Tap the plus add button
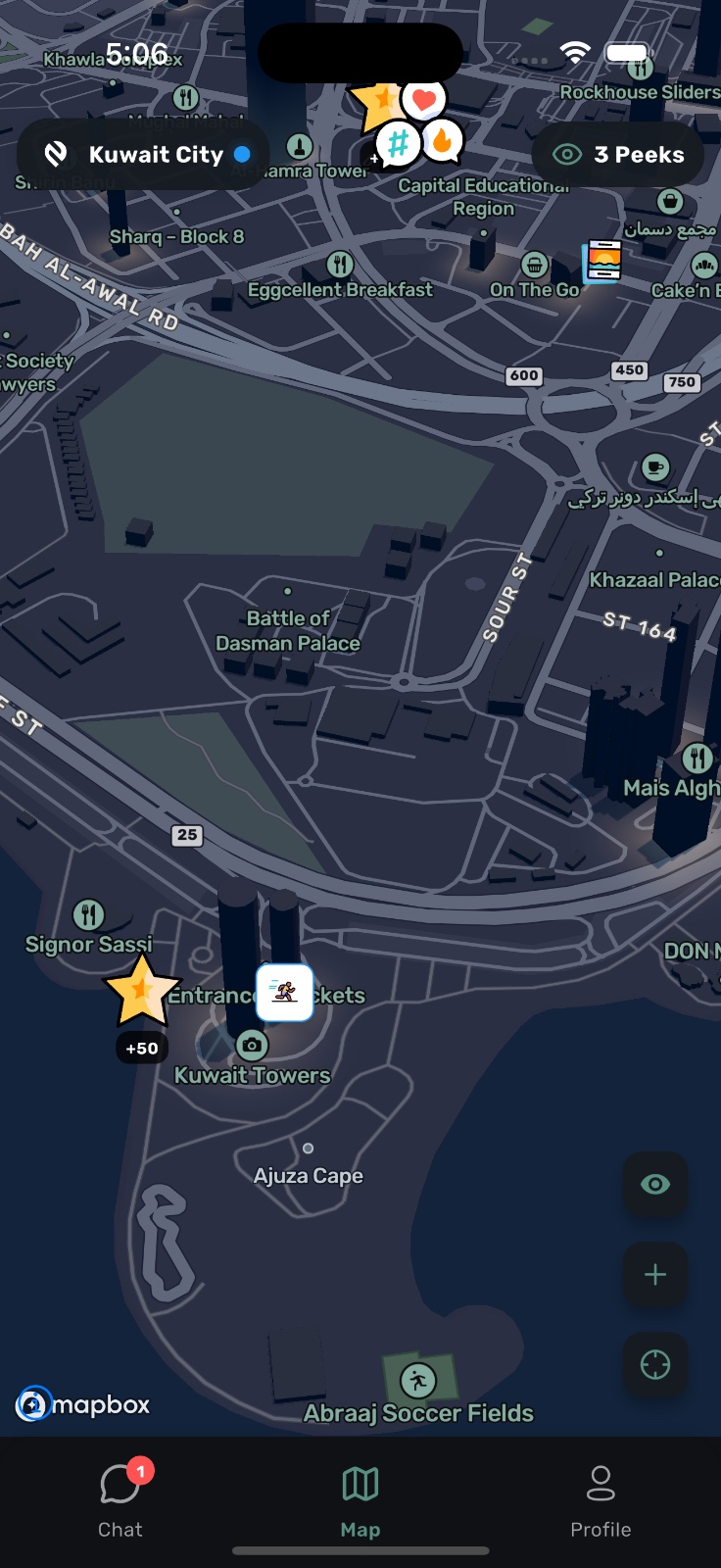Screen dimensions: 721x1568 coord(655,1274)
